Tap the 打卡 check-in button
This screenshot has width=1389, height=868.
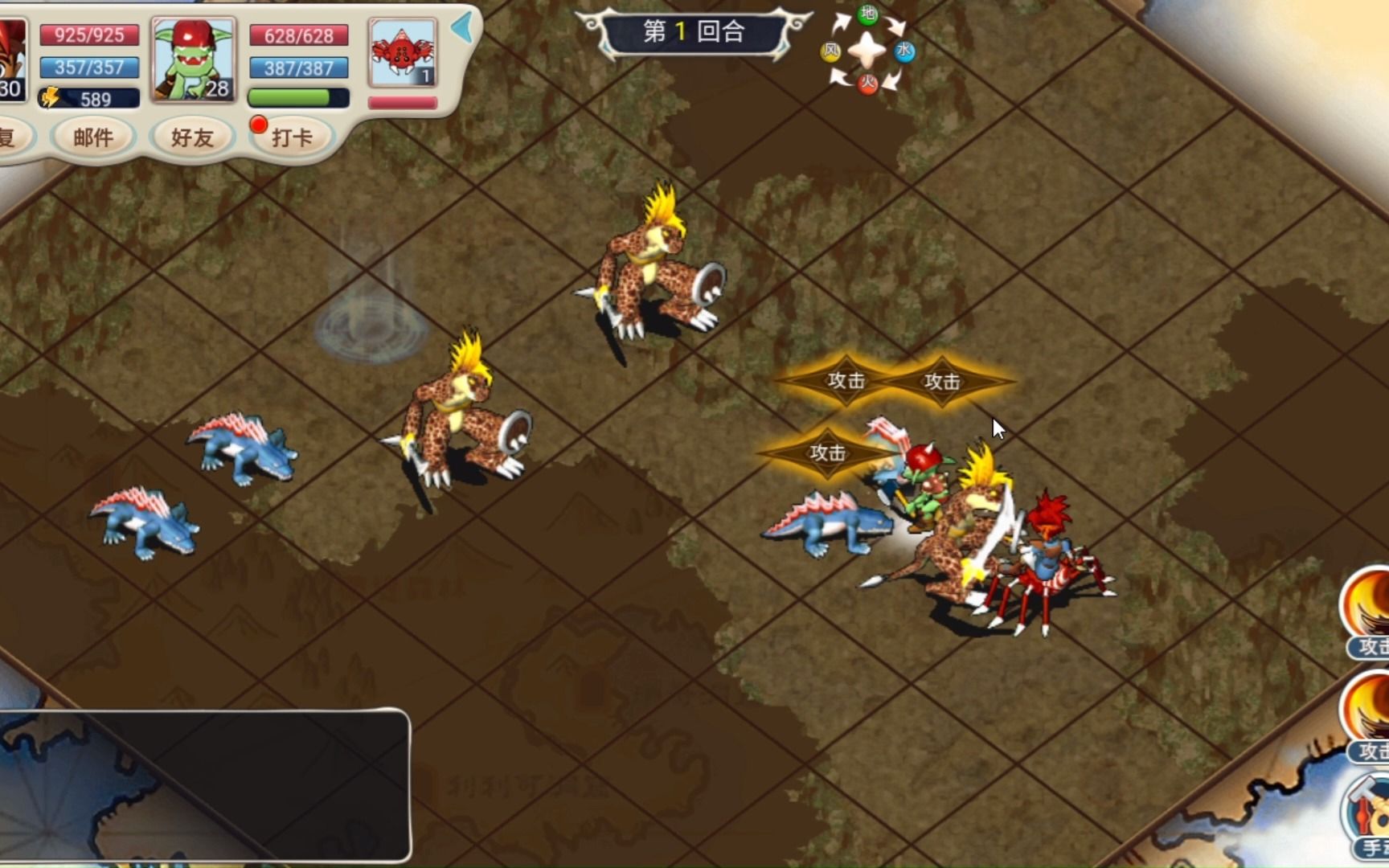(x=291, y=137)
